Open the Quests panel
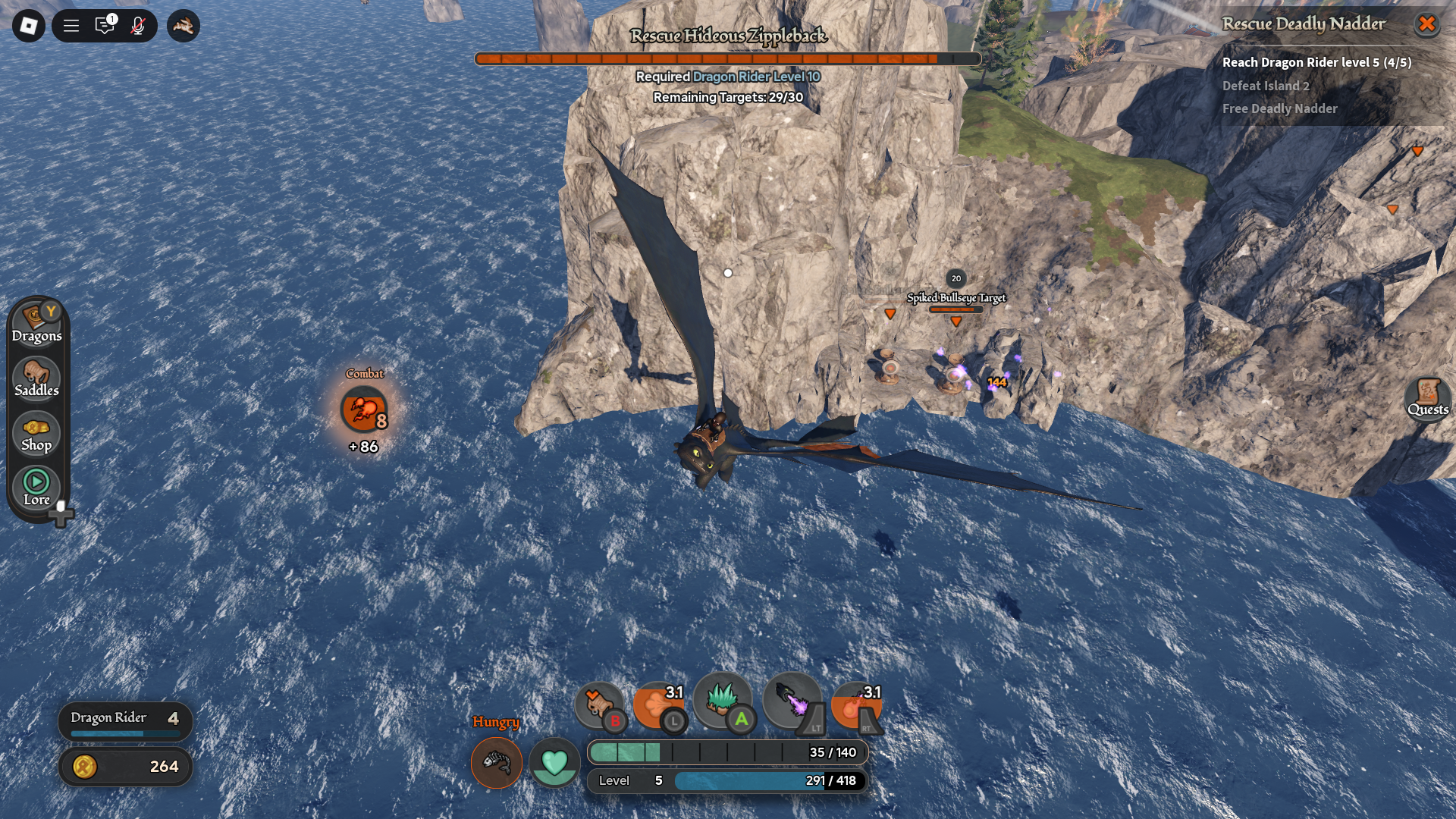This screenshot has height=819, width=1456. pyautogui.click(x=1428, y=397)
